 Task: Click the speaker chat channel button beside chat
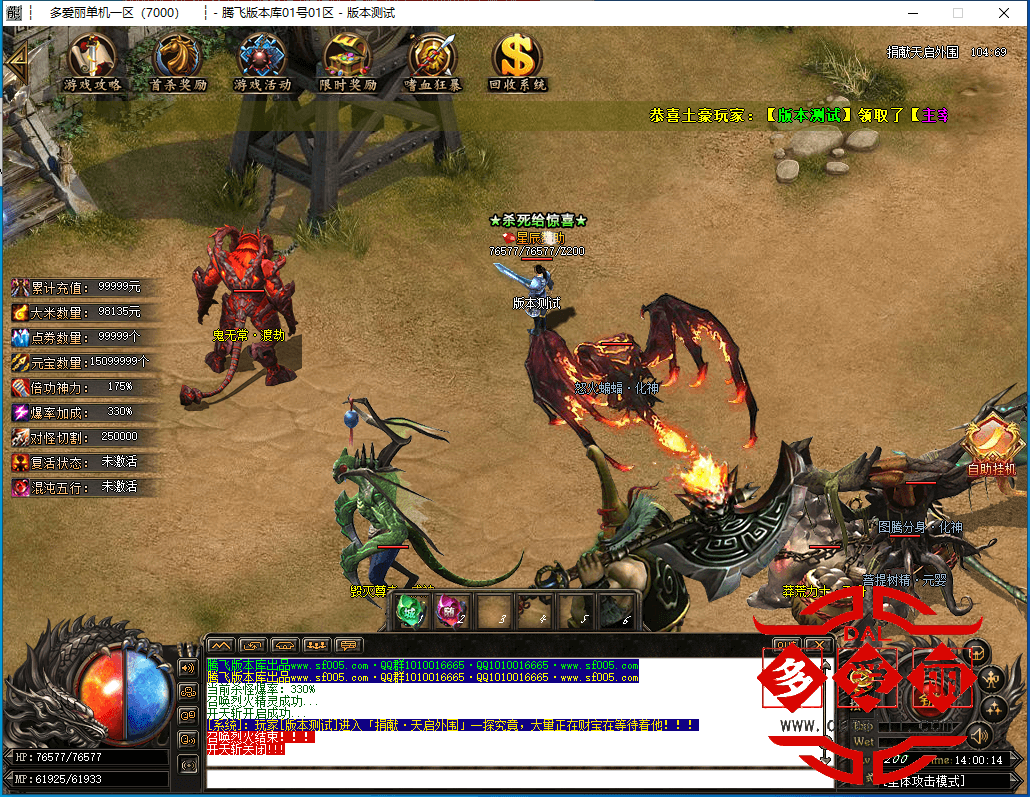(187, 667)
